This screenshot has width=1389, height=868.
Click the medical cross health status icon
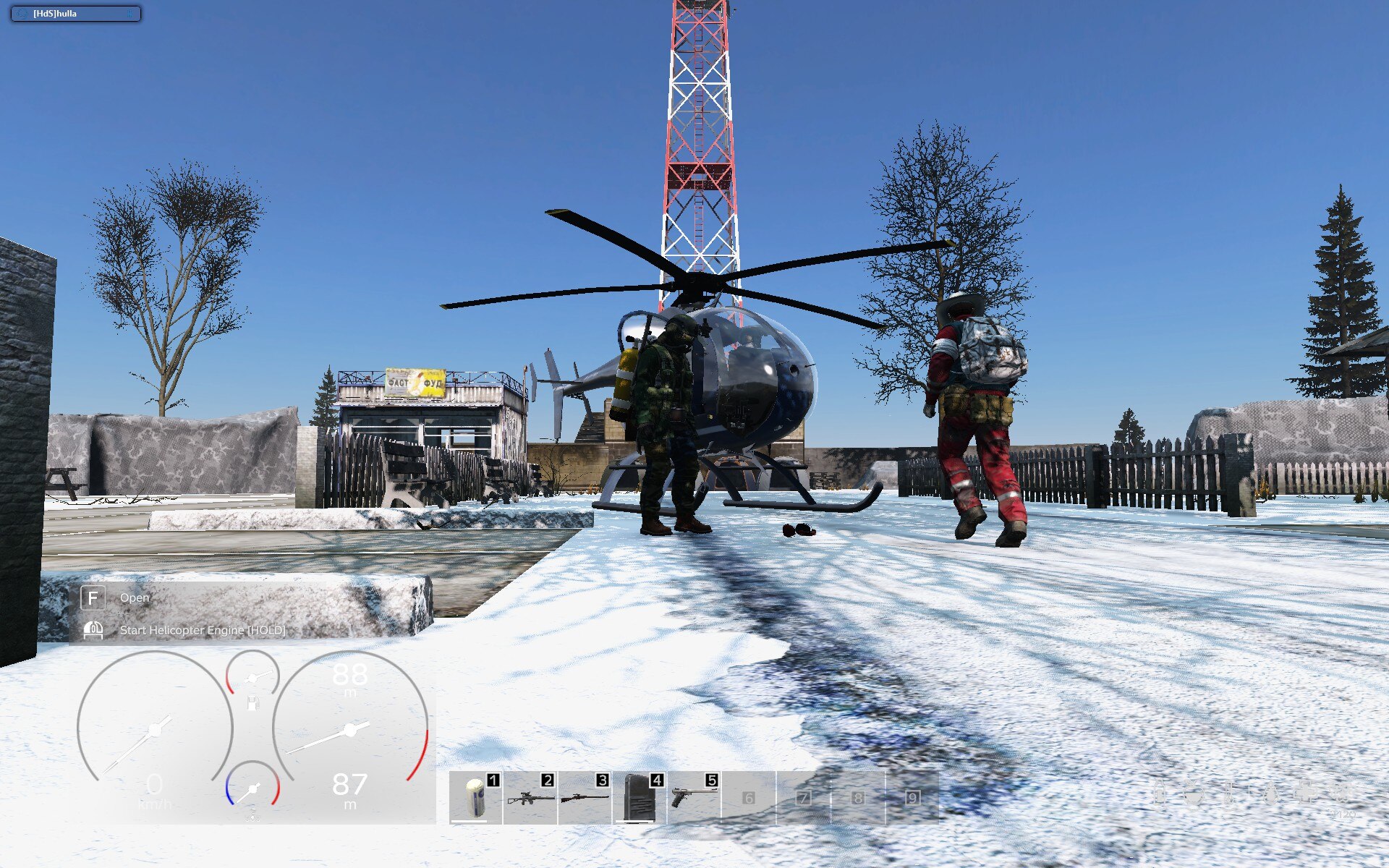(x=1306, y=792)
